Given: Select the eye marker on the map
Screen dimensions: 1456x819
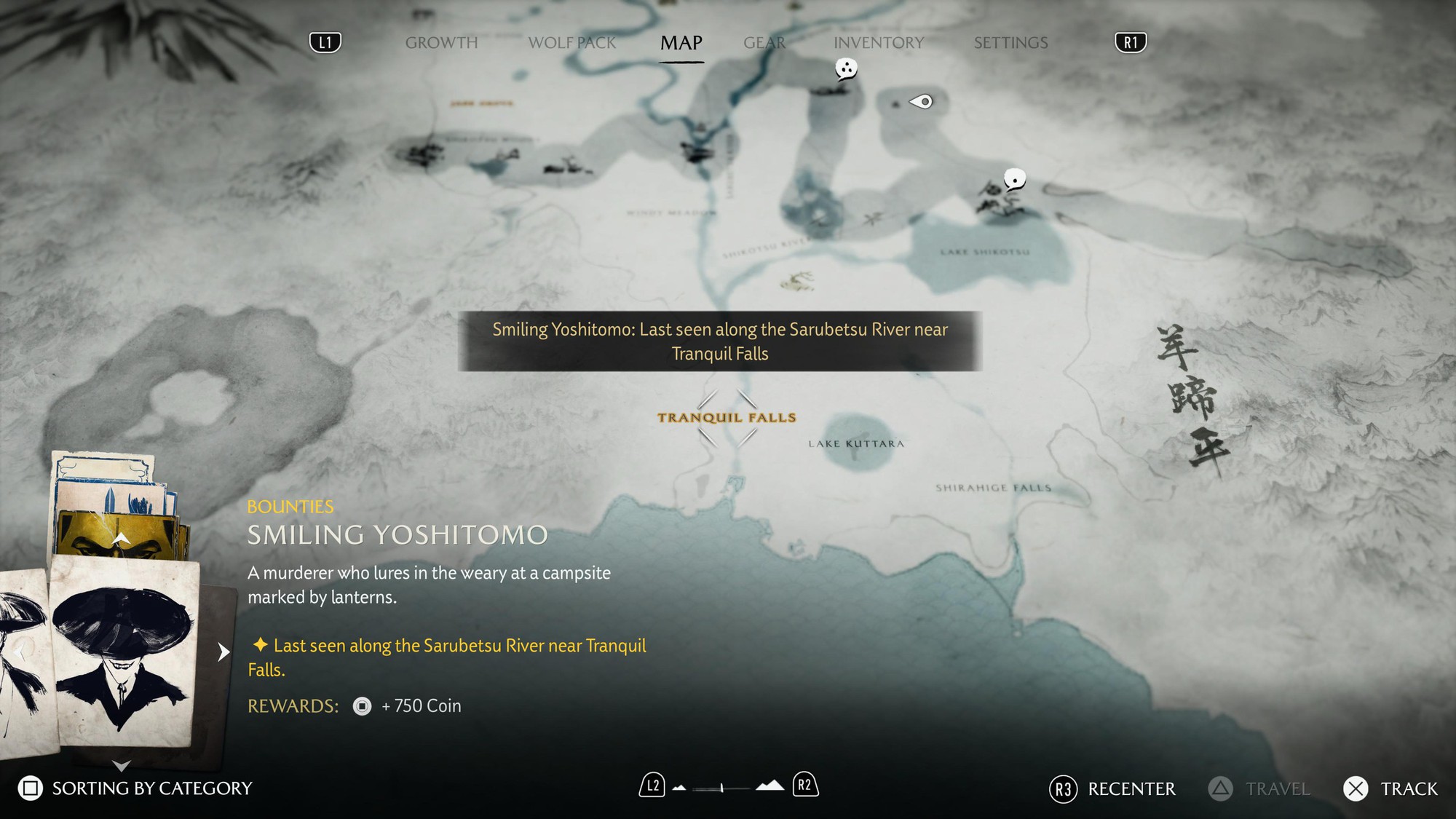Looking at the screenshot, I should pyautogui.click(x=922, y=102).
